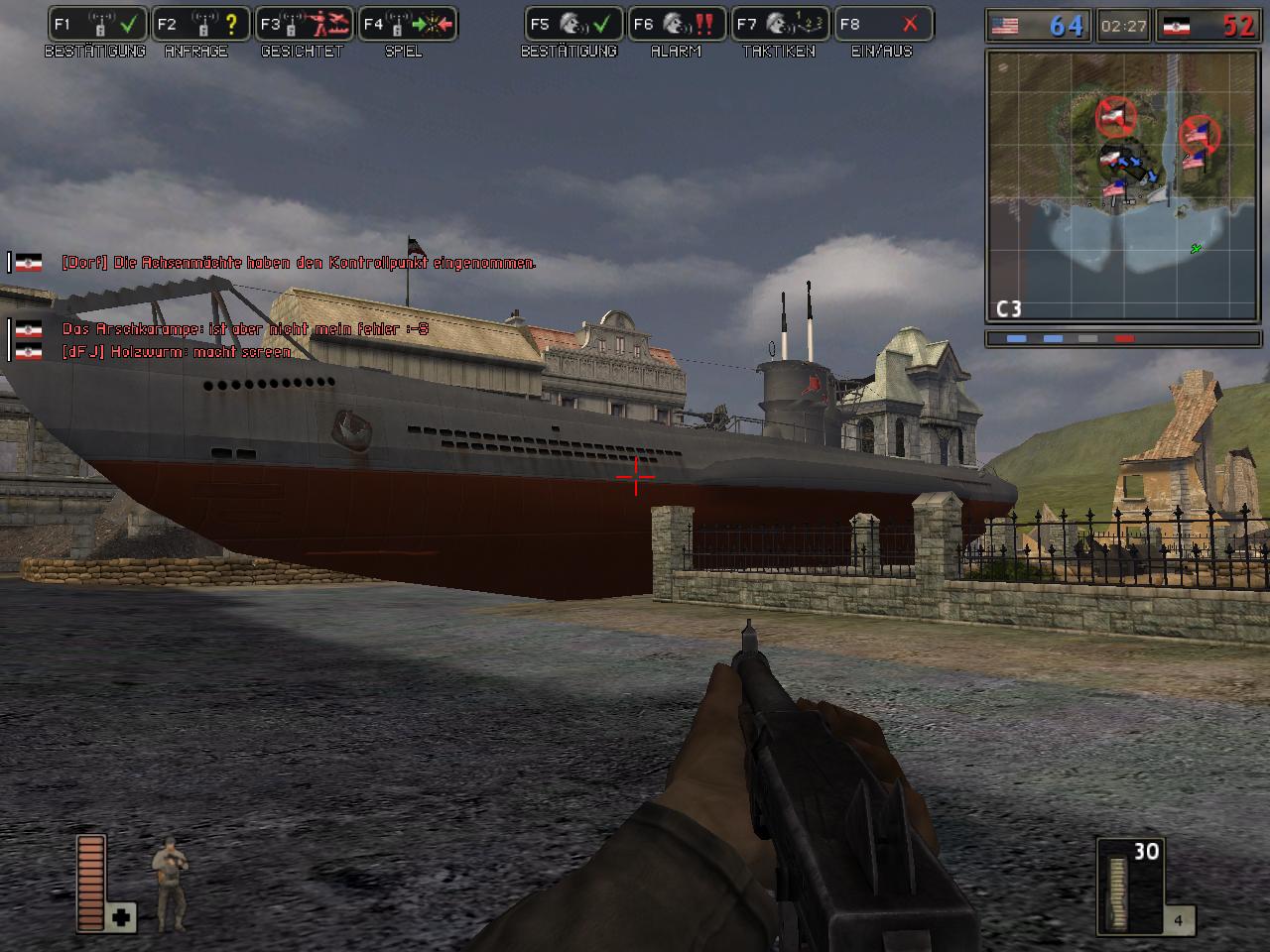Activate the F6 Alarm command

(x=677, y=25)
